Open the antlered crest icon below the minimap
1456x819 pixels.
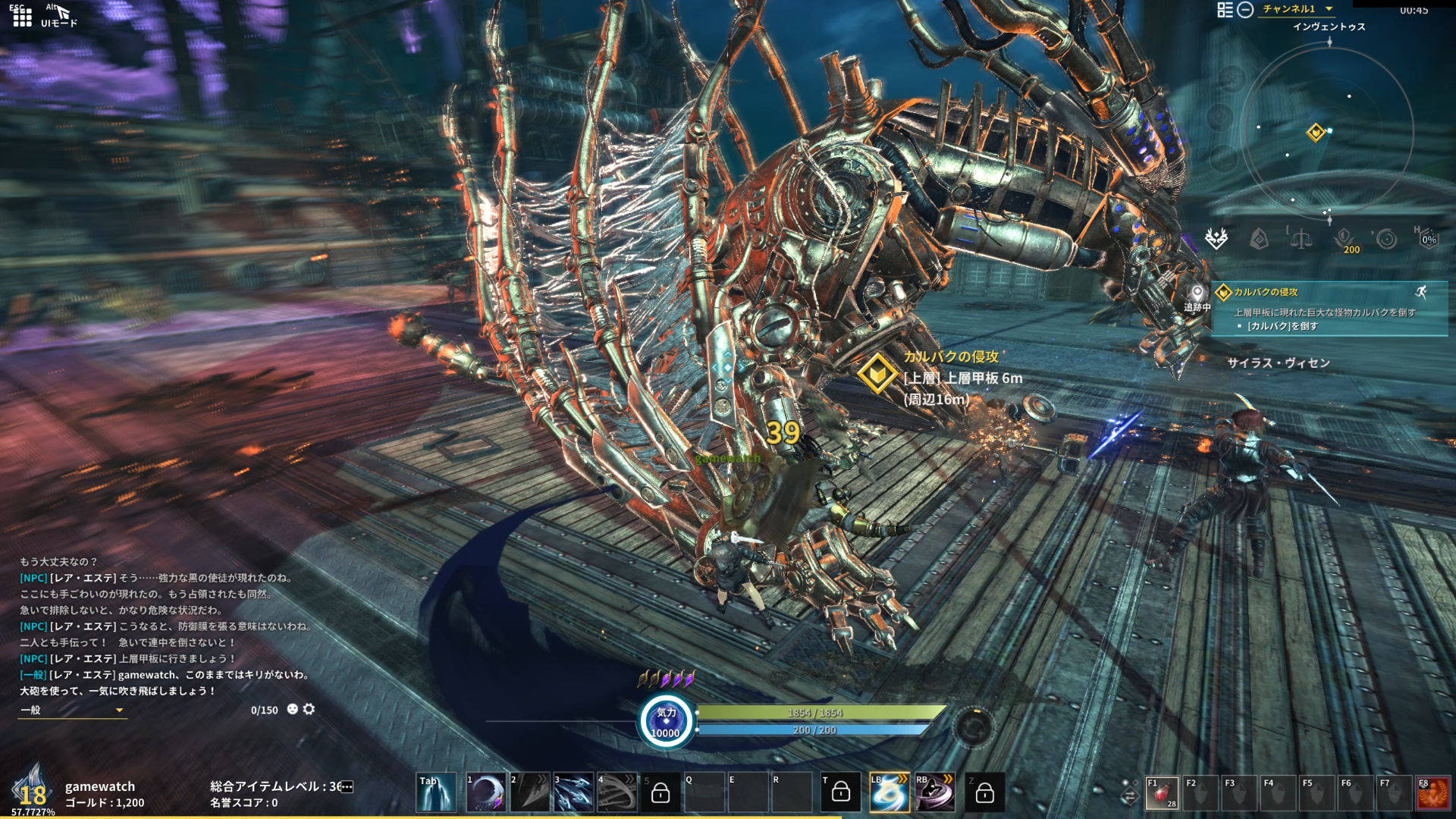click(1216, 239)
